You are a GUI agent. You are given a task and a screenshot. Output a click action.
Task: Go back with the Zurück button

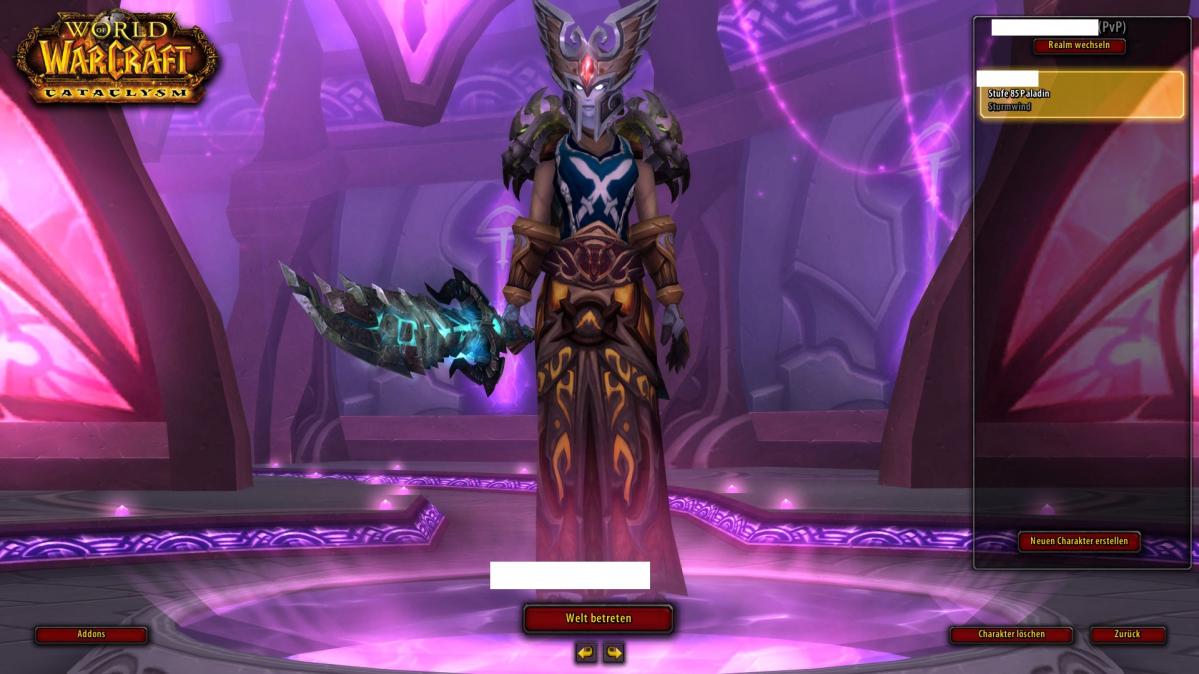[x=1127, y=634]
